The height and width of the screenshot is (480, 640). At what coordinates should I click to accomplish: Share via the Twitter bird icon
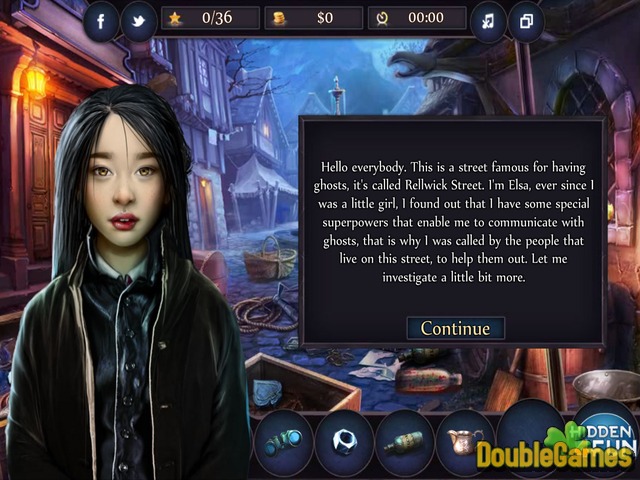coord(139,22)
